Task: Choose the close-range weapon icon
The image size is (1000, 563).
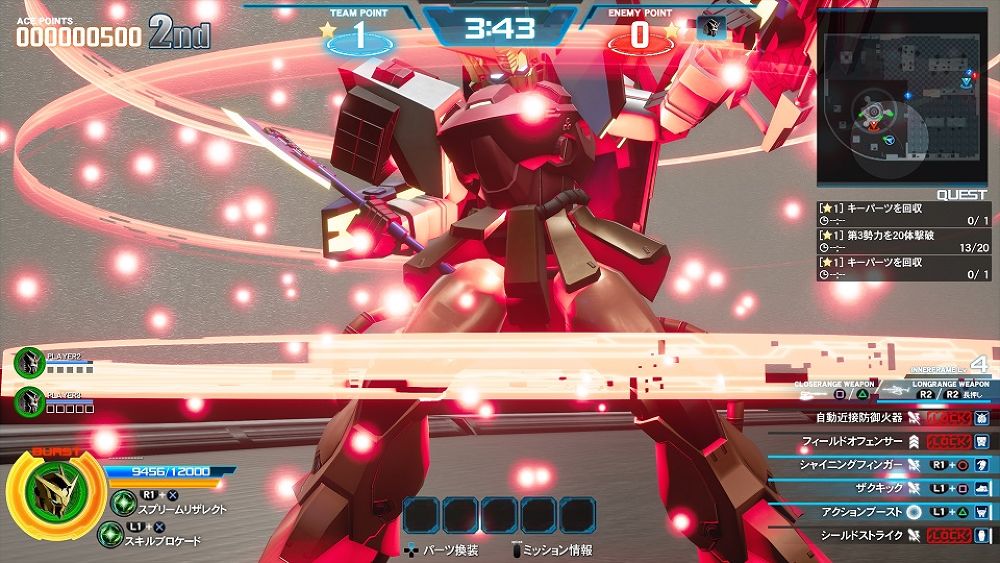Action: [811, 394]
